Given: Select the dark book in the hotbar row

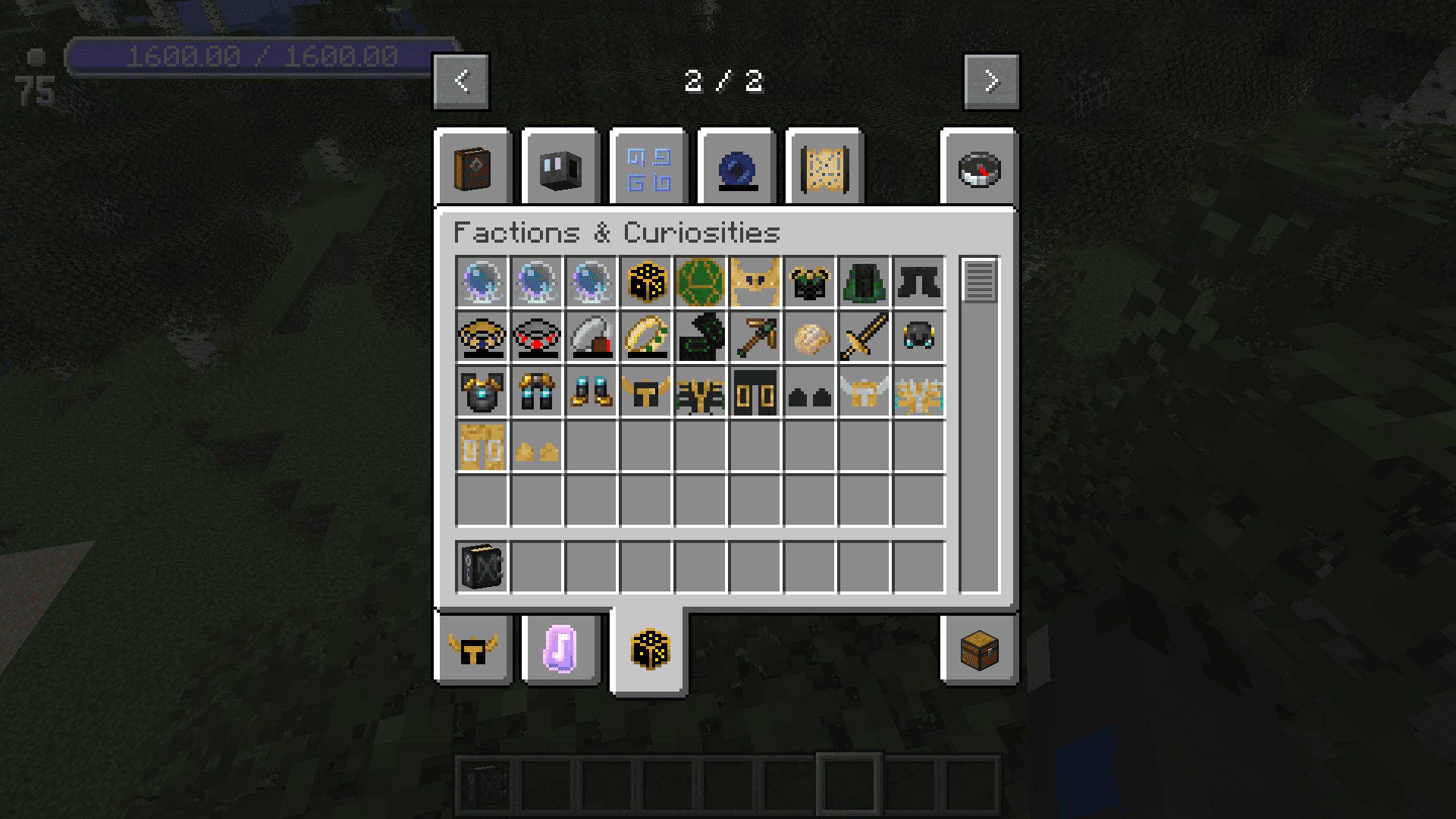Looking at the screenshot, I should point(482,566).
